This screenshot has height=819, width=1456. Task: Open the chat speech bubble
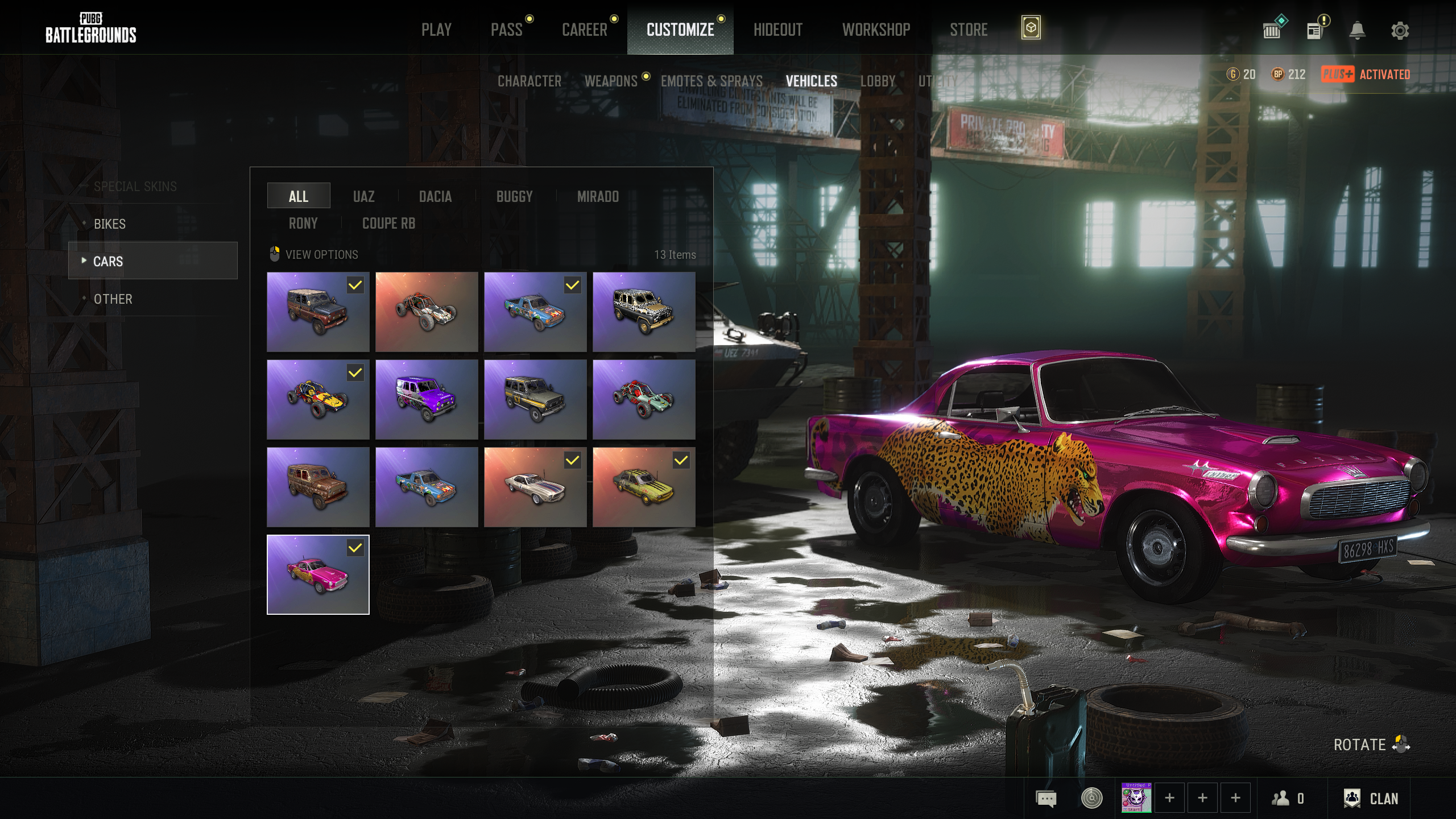click(x=1046, y=799)
